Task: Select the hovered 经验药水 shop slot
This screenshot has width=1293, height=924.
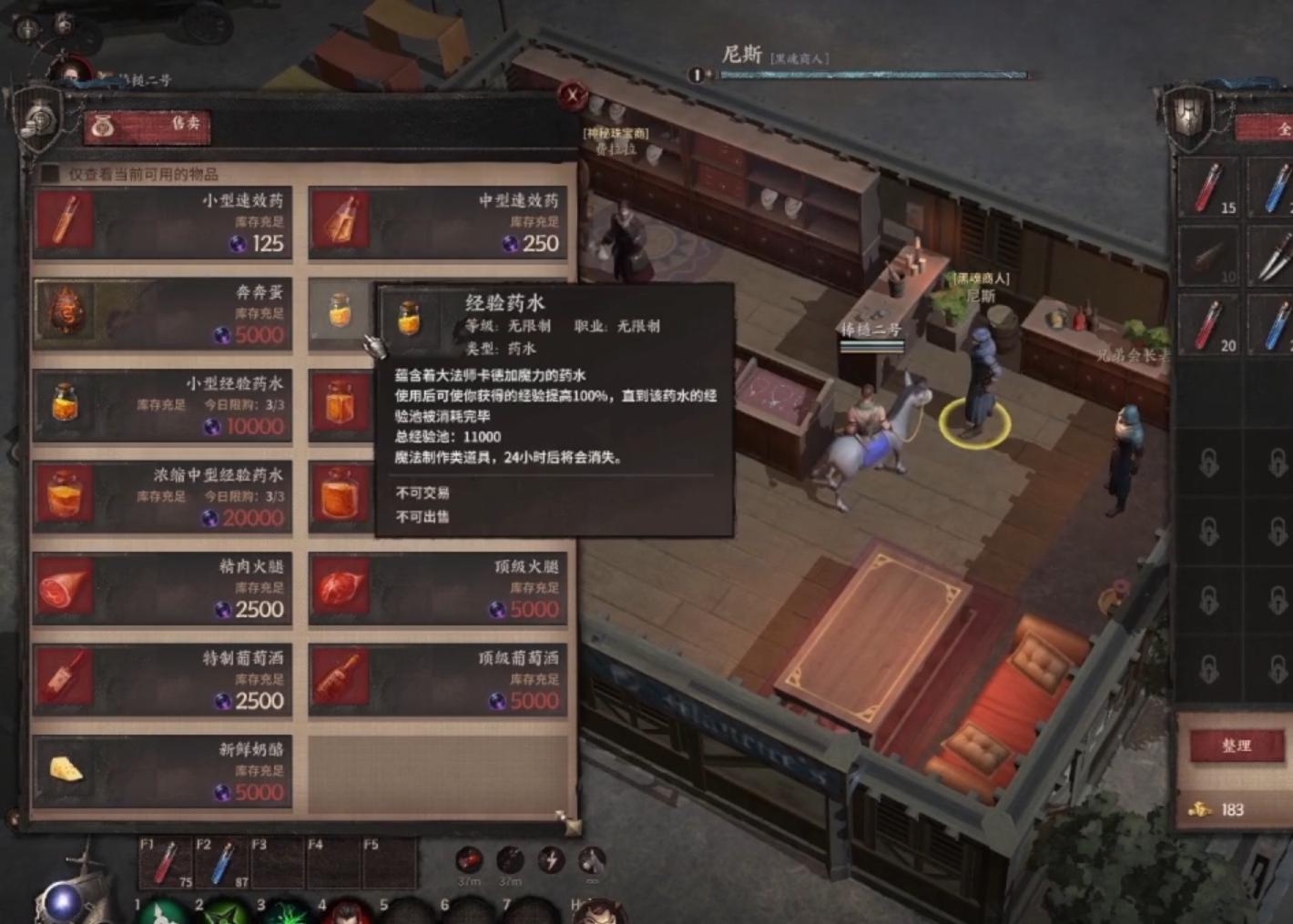Action: pyautogui.click(x=340, y=311)
